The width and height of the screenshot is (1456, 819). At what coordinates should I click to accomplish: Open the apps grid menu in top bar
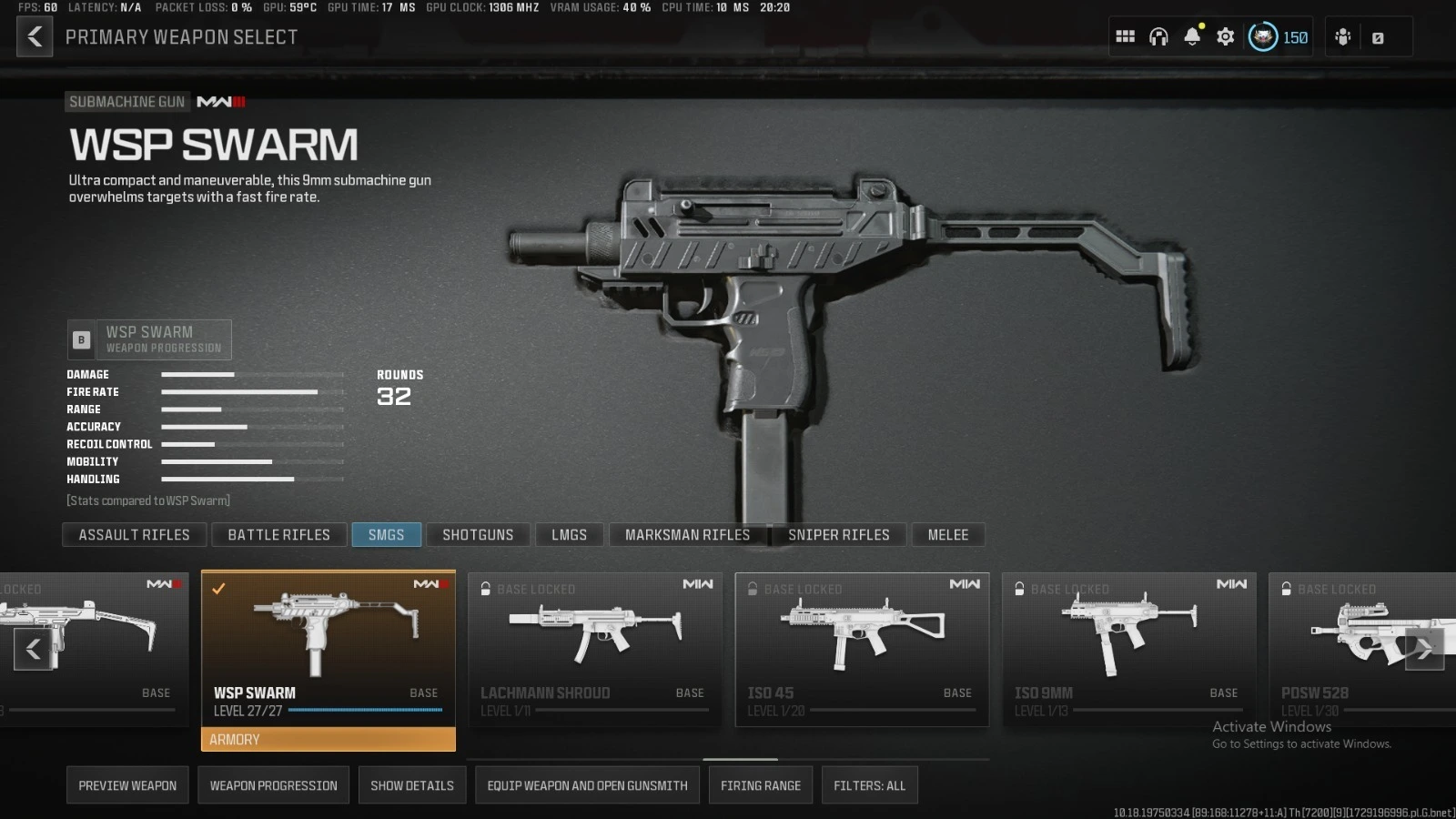1125,36
